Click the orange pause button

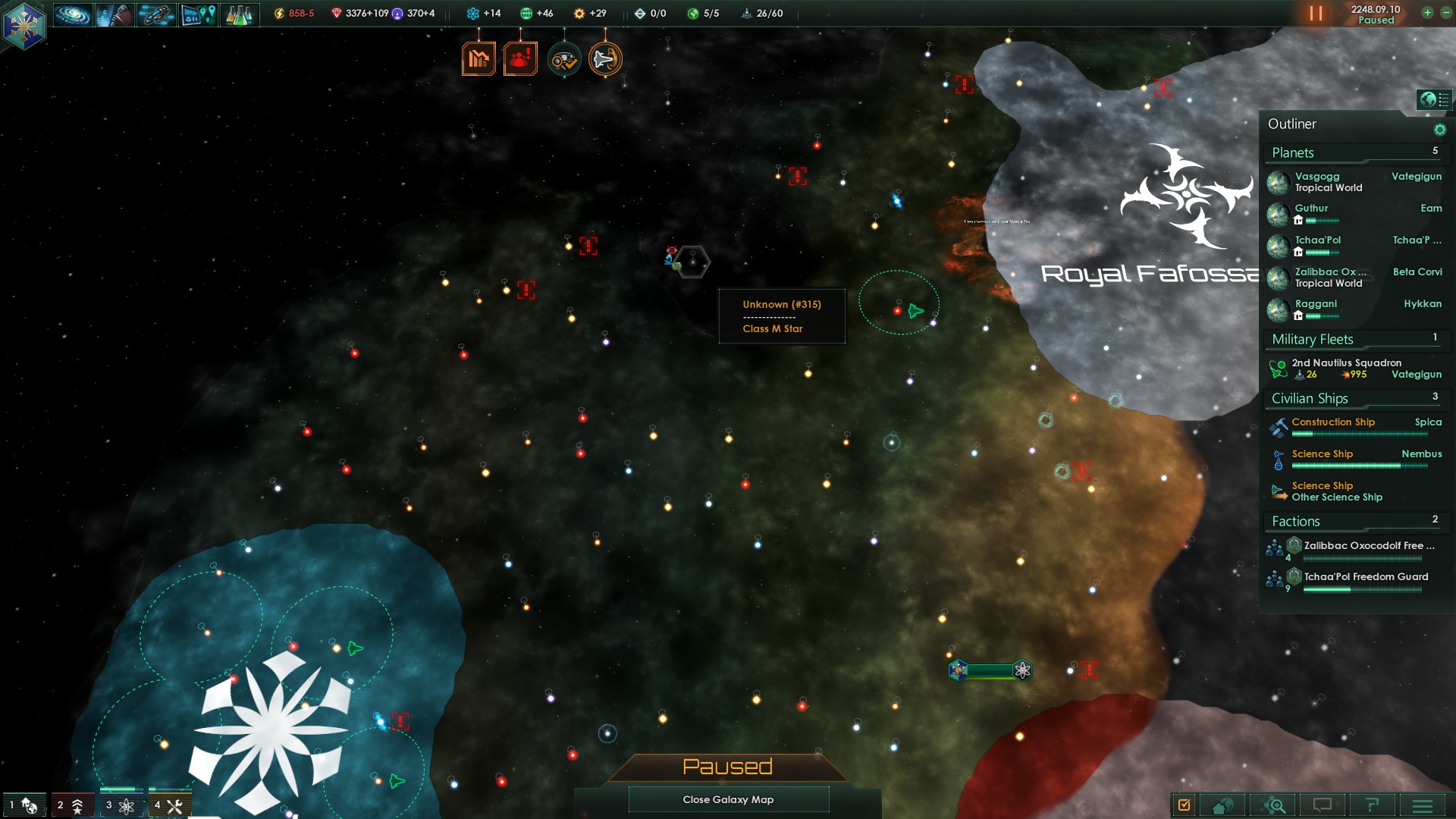1316,14
